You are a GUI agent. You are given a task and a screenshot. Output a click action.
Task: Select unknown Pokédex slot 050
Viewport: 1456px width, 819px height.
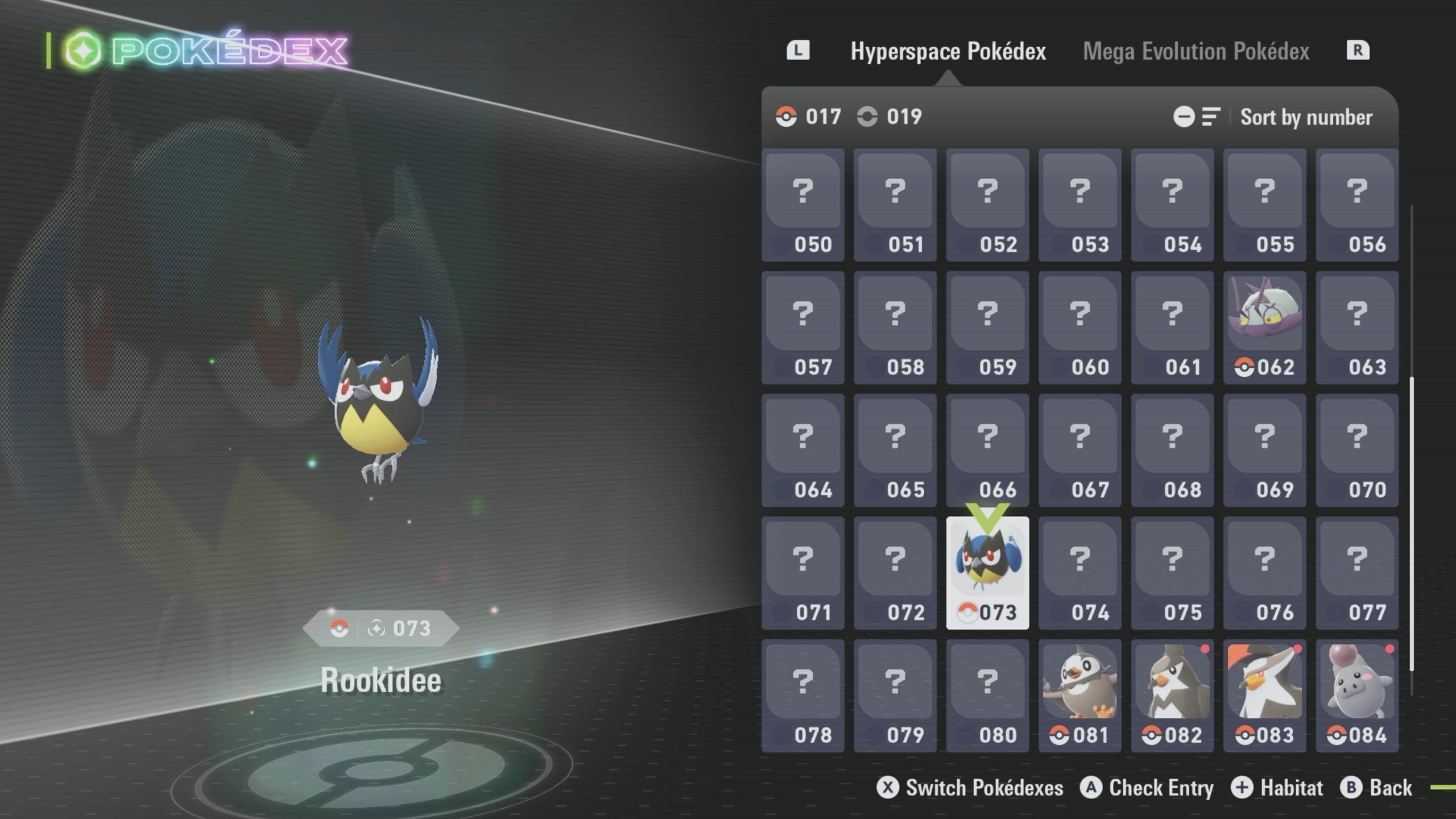pos(803,205)
